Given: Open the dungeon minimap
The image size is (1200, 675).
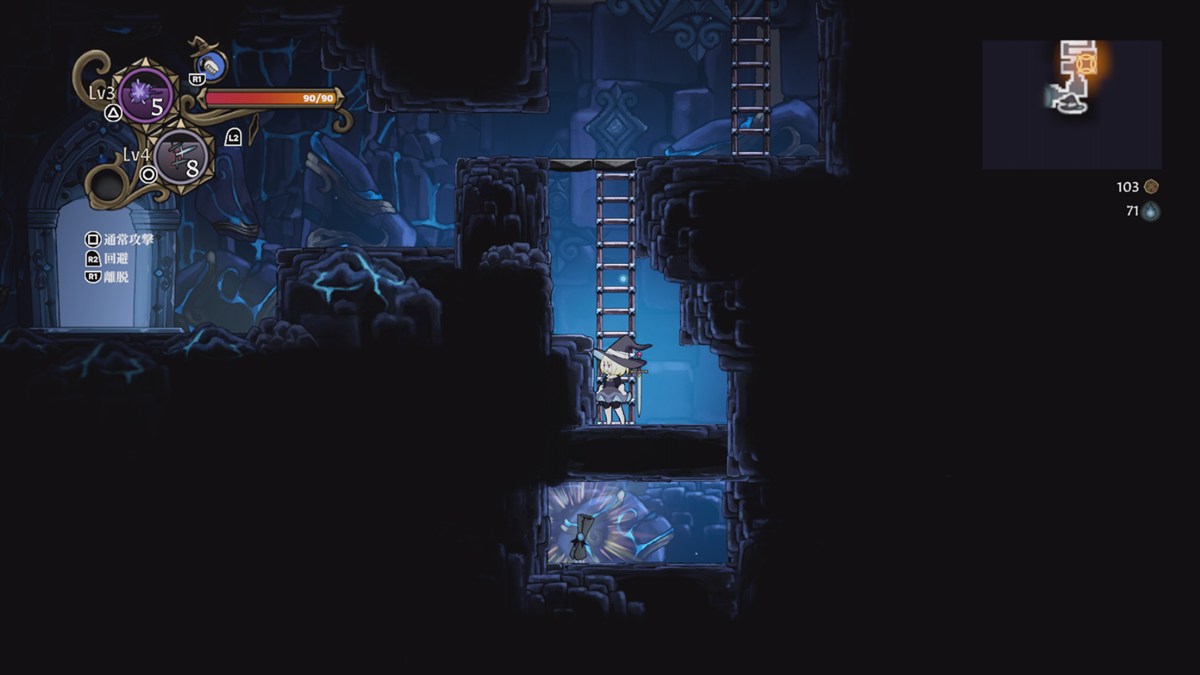Looking at the screenshot, I should [x=1071, y=104].
